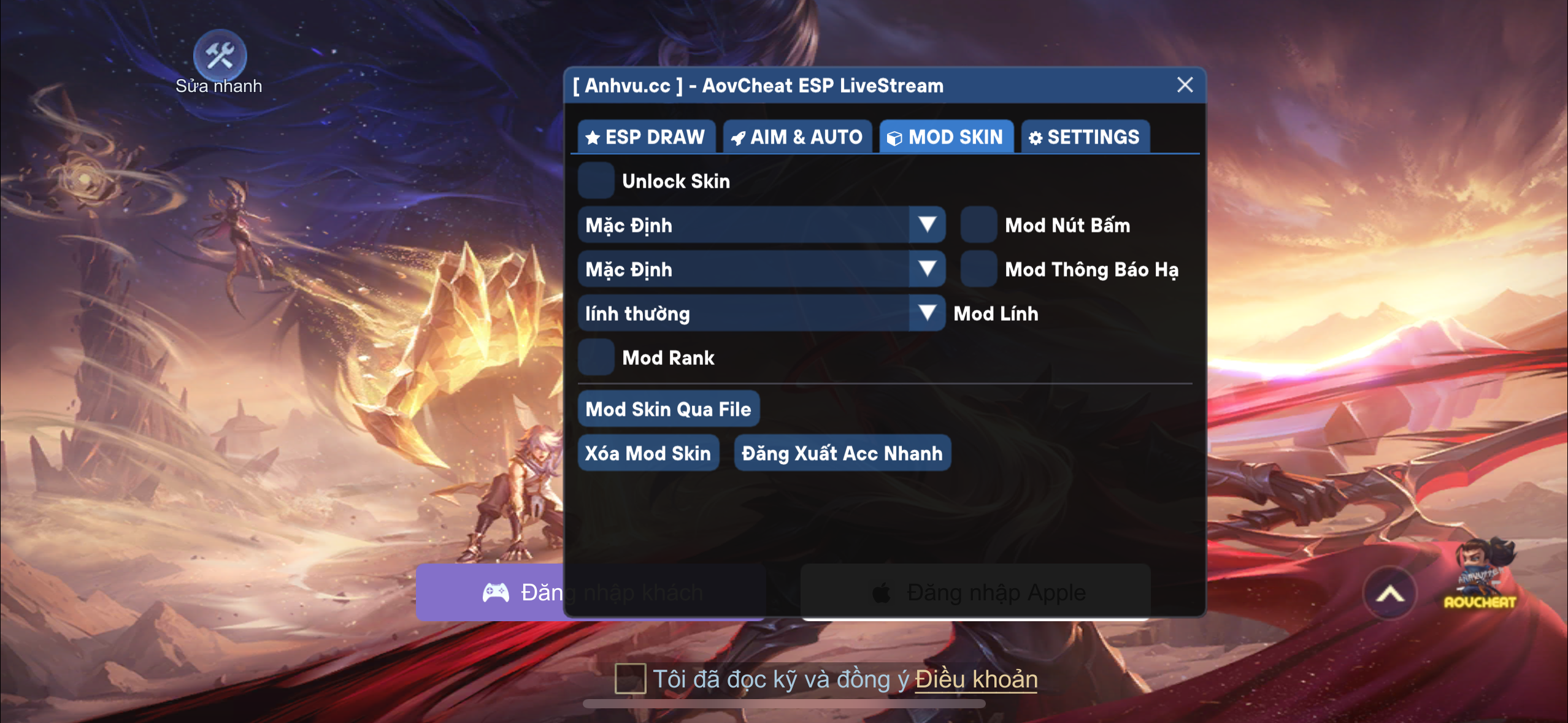Click the cube icon on MOD SKIN tab
This screenshot has width=1568, height=723.
[x=897, y=137]
